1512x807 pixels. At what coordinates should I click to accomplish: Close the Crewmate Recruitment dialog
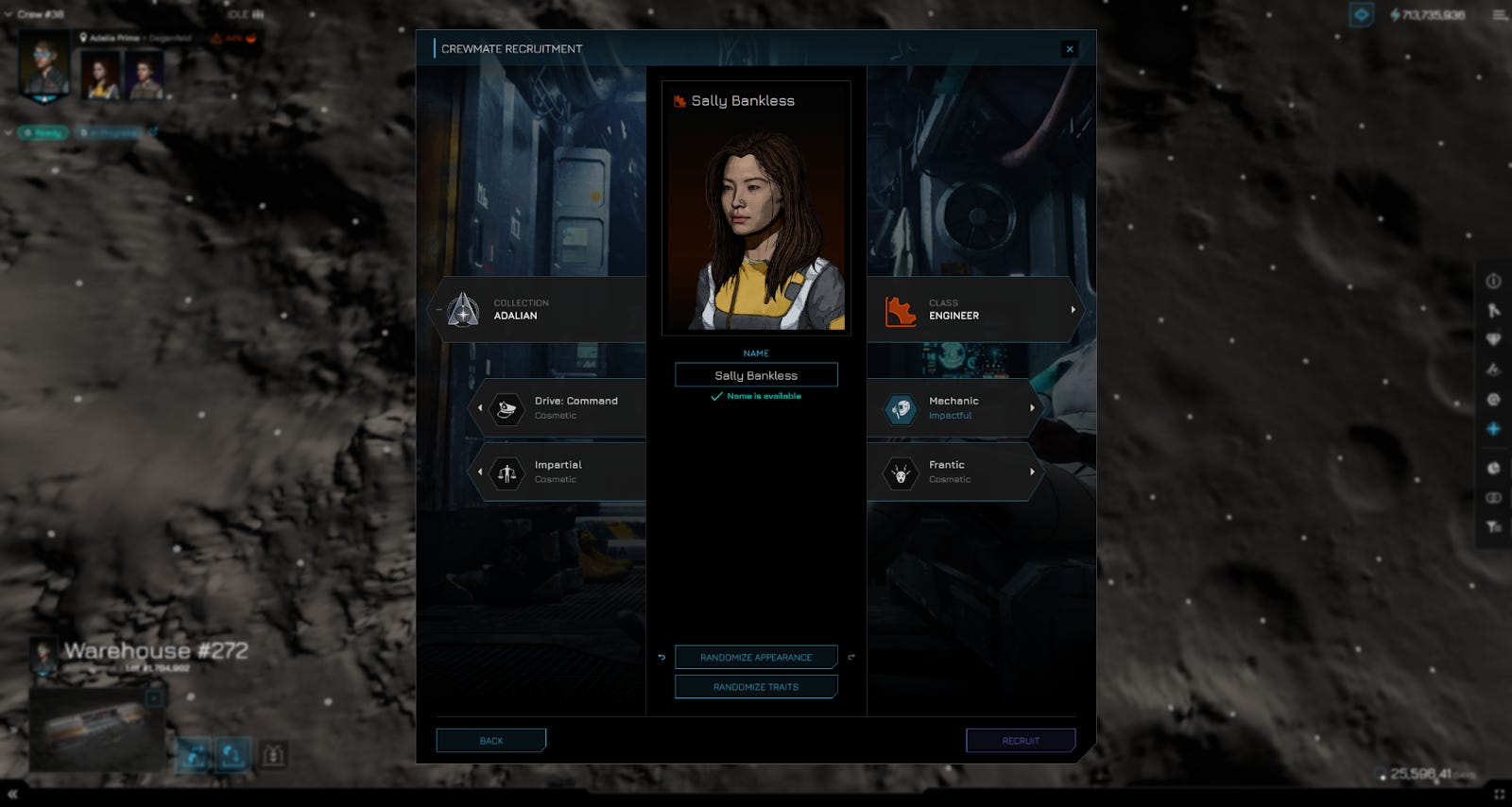pyautogui.click(x=1070, y=49)
